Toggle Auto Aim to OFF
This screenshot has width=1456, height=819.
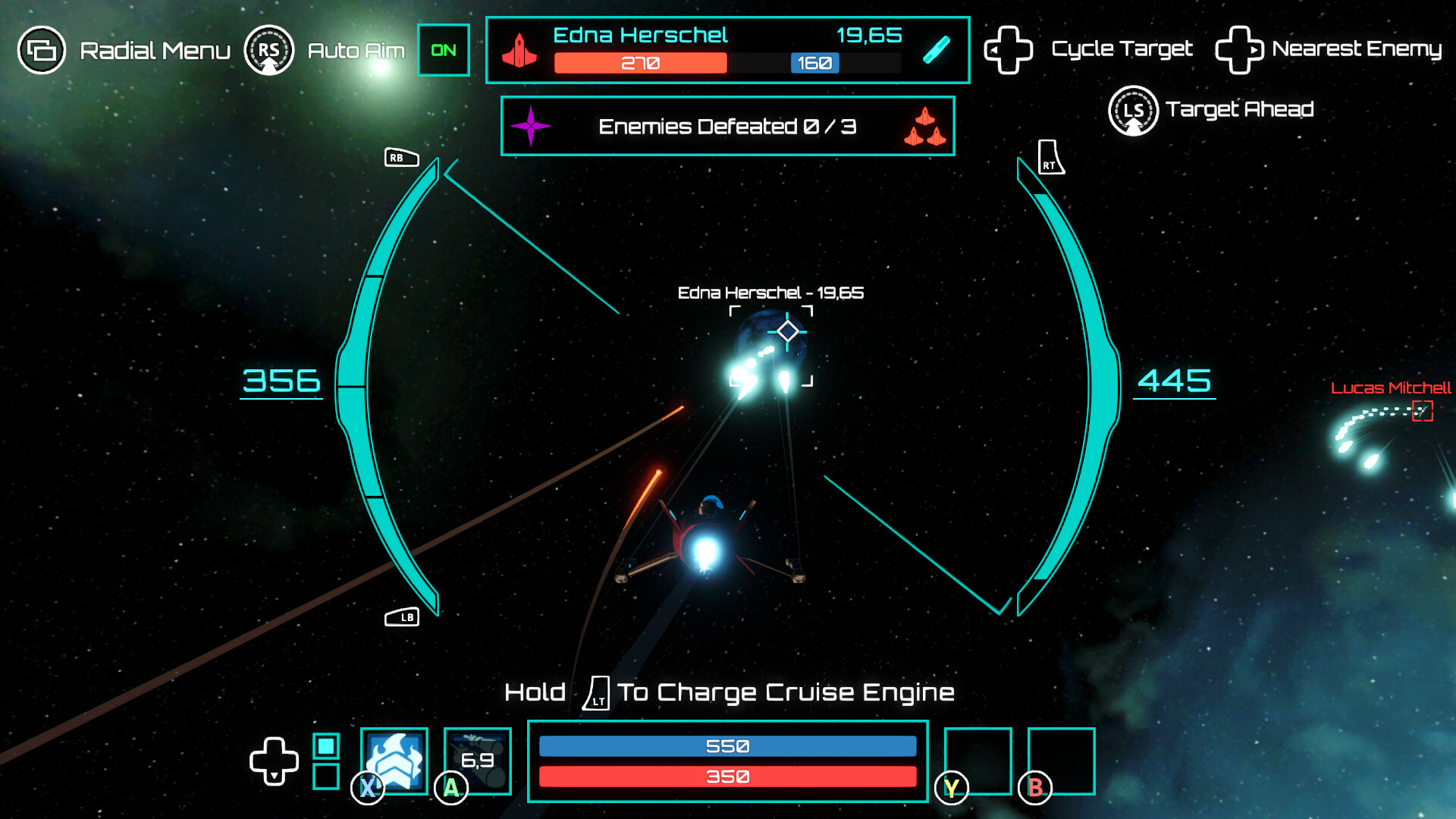[443, 49]
